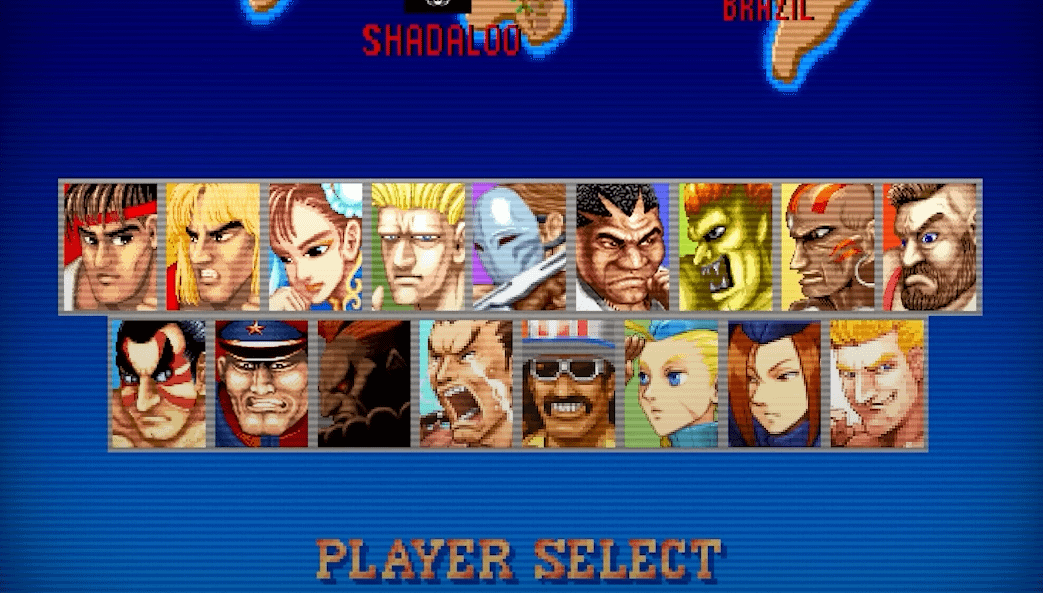1043x593 pixels.
Task: Select E. Honda with red face paint
Action: tap(159, 383)
